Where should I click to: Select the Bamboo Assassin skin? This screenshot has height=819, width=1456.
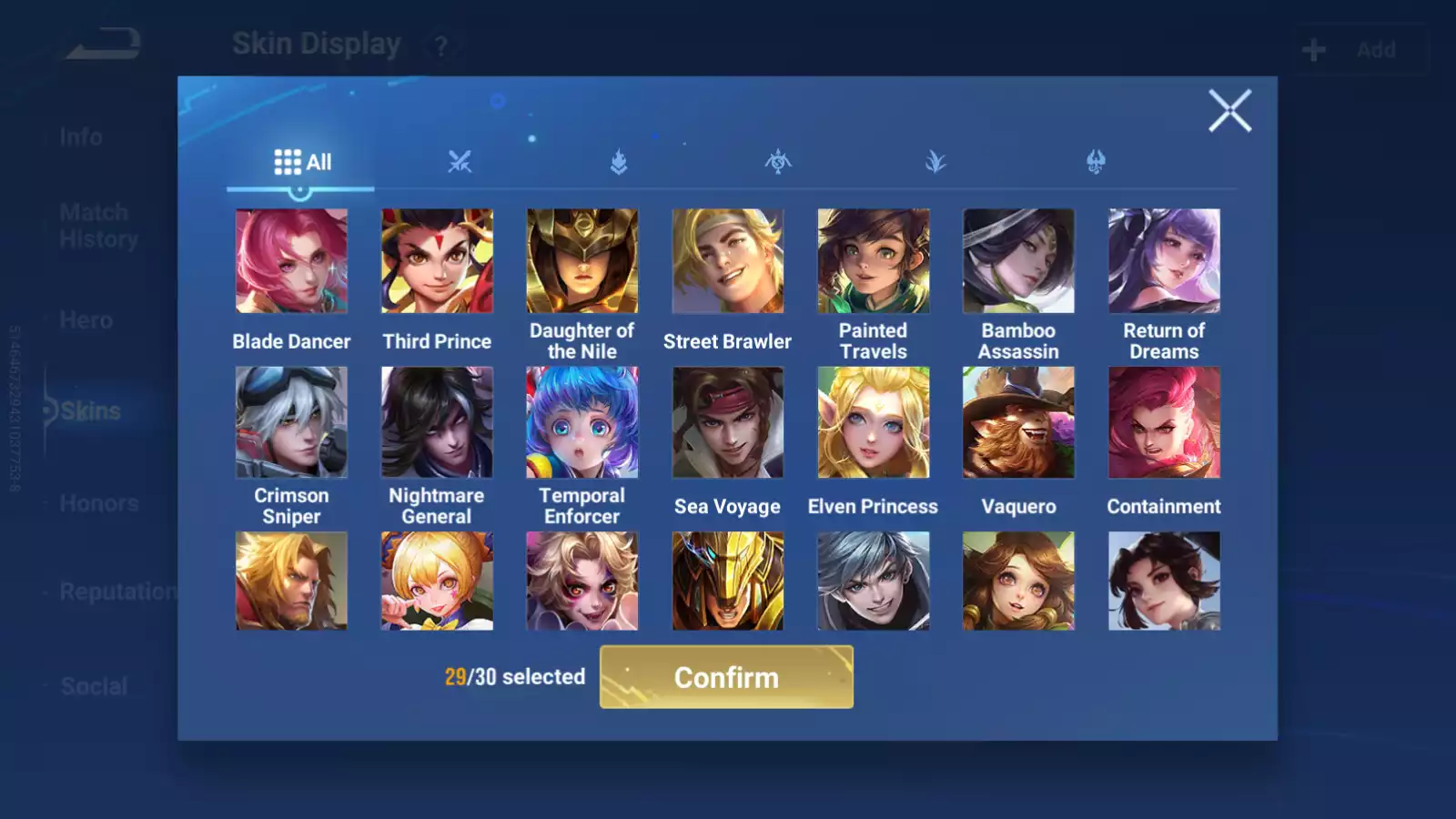coord(1018,261)
